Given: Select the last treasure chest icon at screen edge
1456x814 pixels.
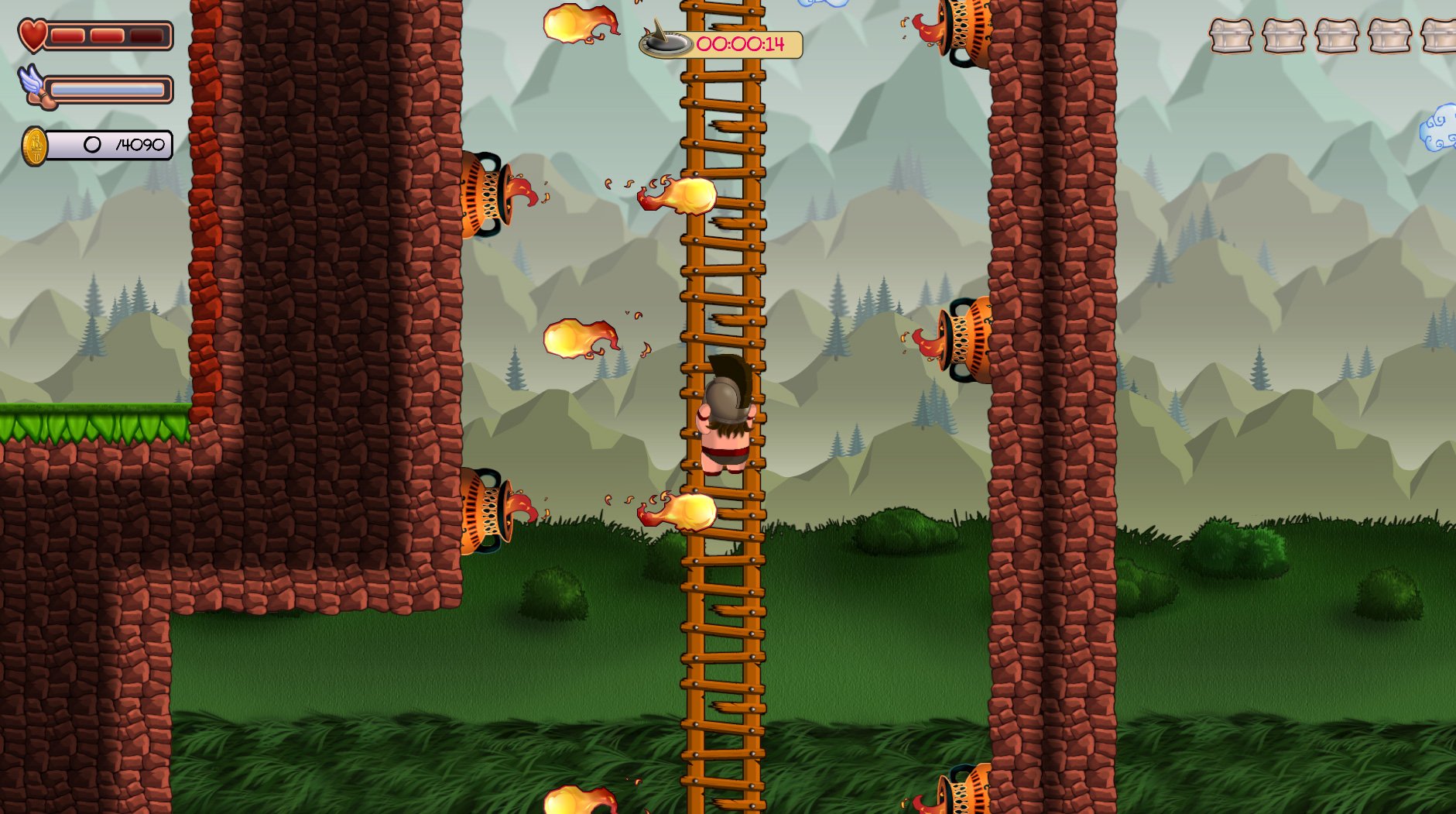Looking at the screenshot, I should tap(1443, 36).
